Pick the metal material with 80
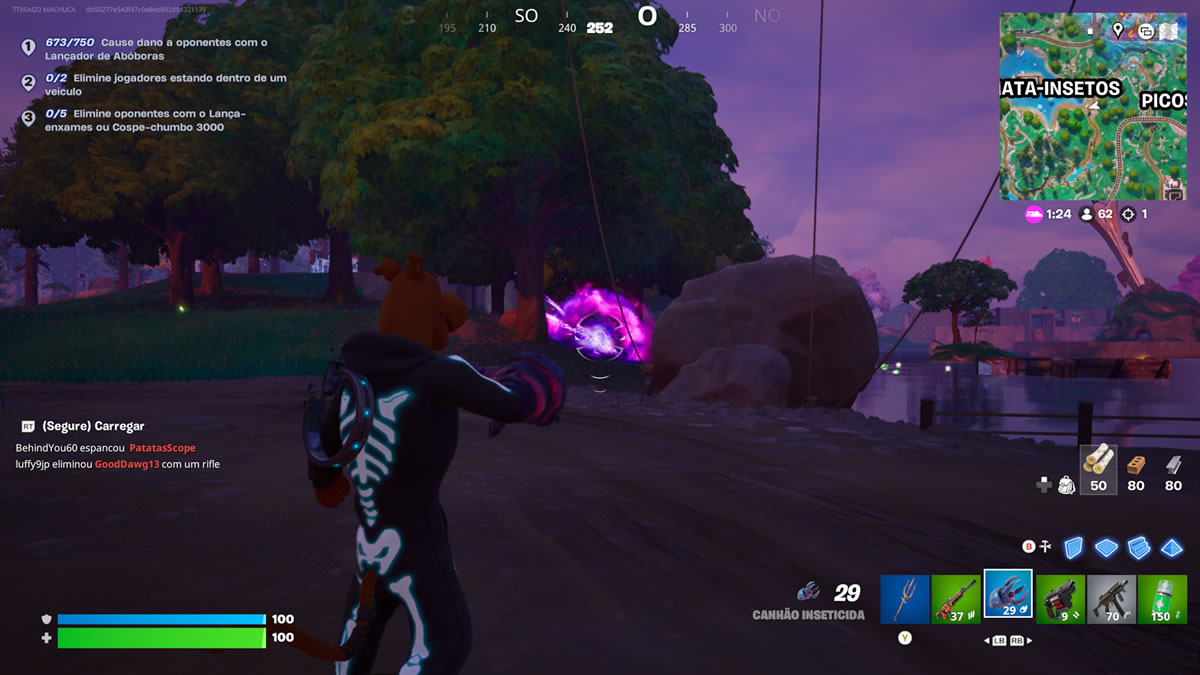This screenshot has width=1200, height=675. (1173, 470)
